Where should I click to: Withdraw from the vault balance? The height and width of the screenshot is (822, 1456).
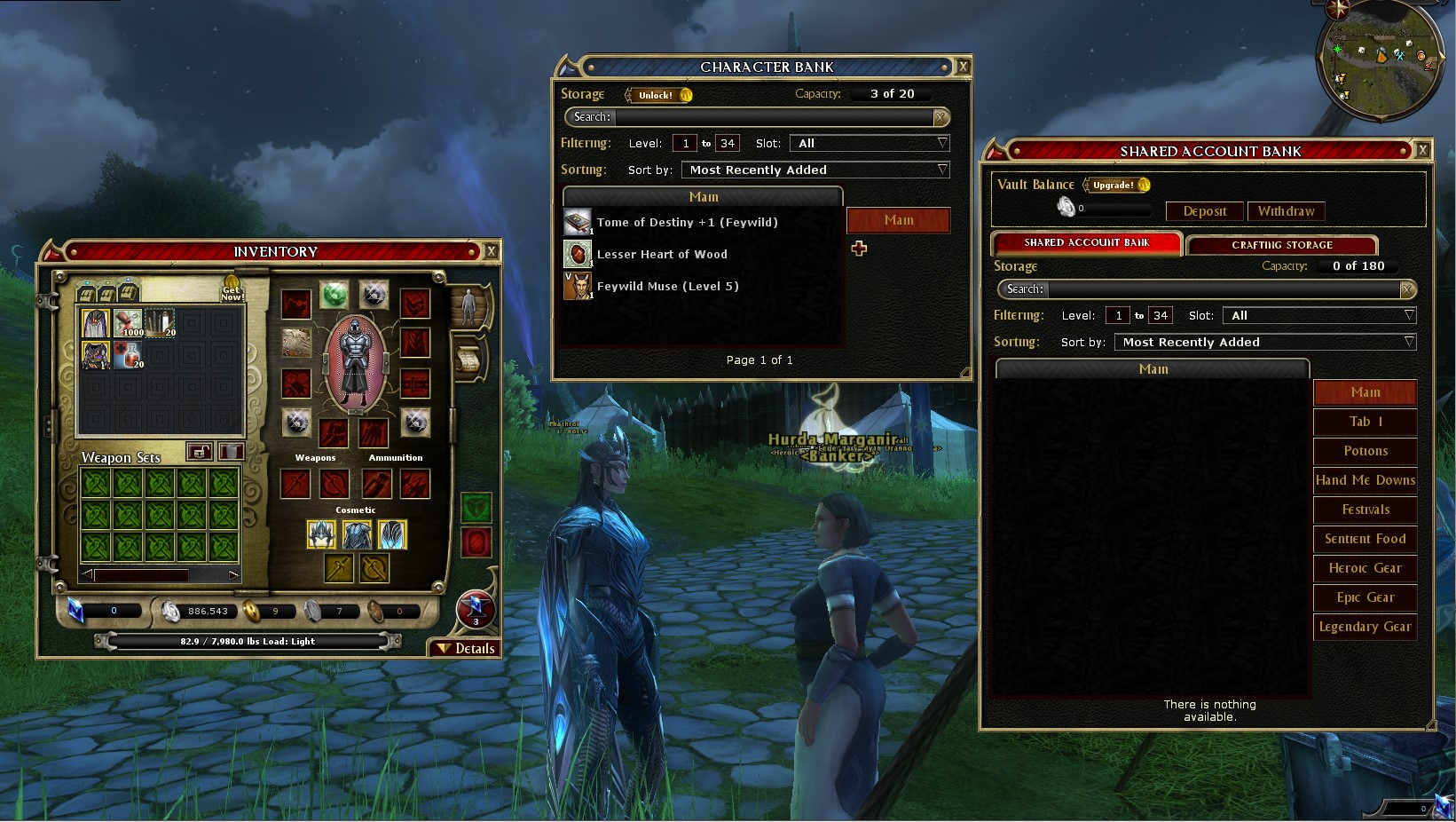click(1286, 211)
